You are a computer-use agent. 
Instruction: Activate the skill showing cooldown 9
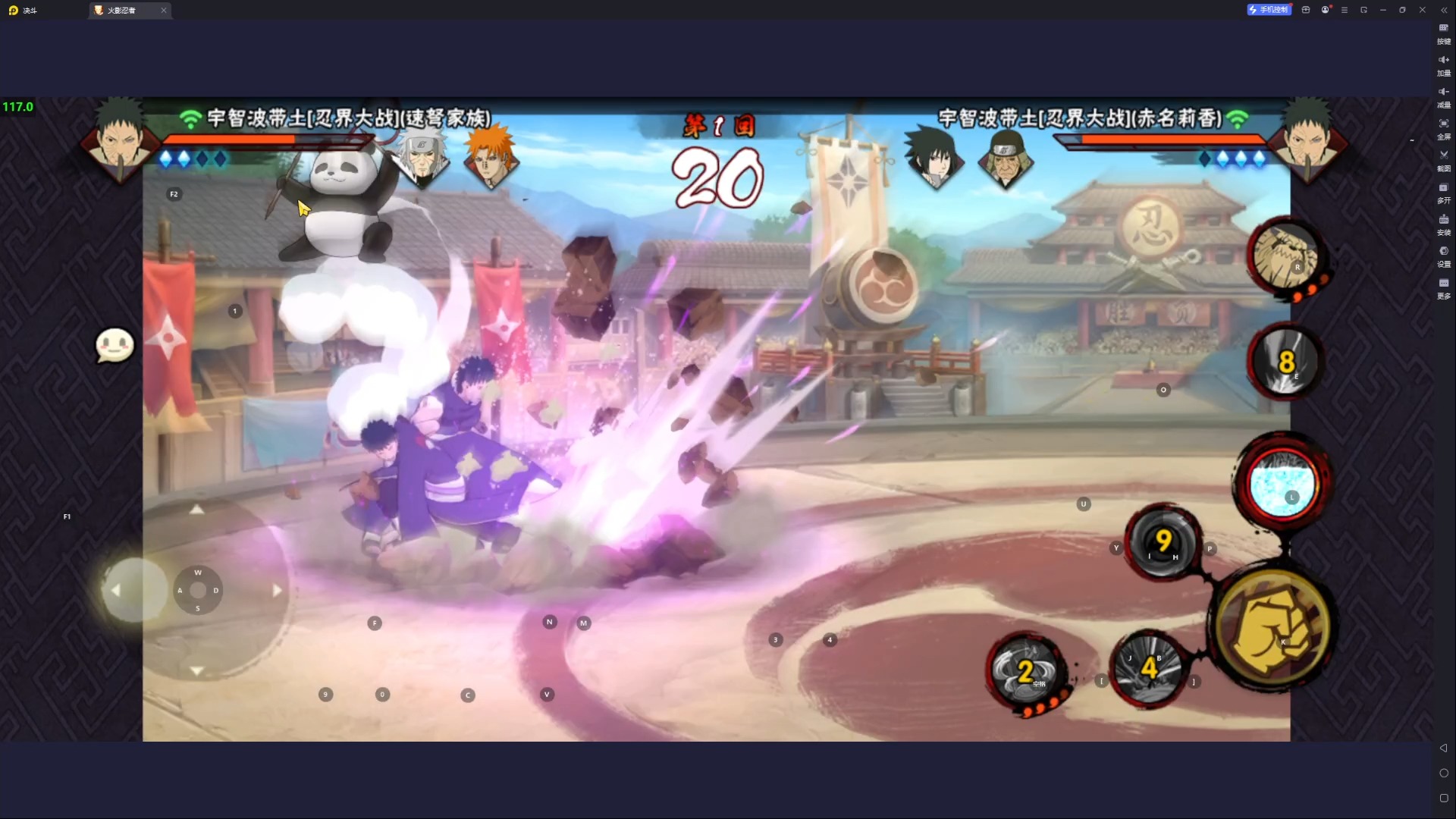(x=1162, y=541)
